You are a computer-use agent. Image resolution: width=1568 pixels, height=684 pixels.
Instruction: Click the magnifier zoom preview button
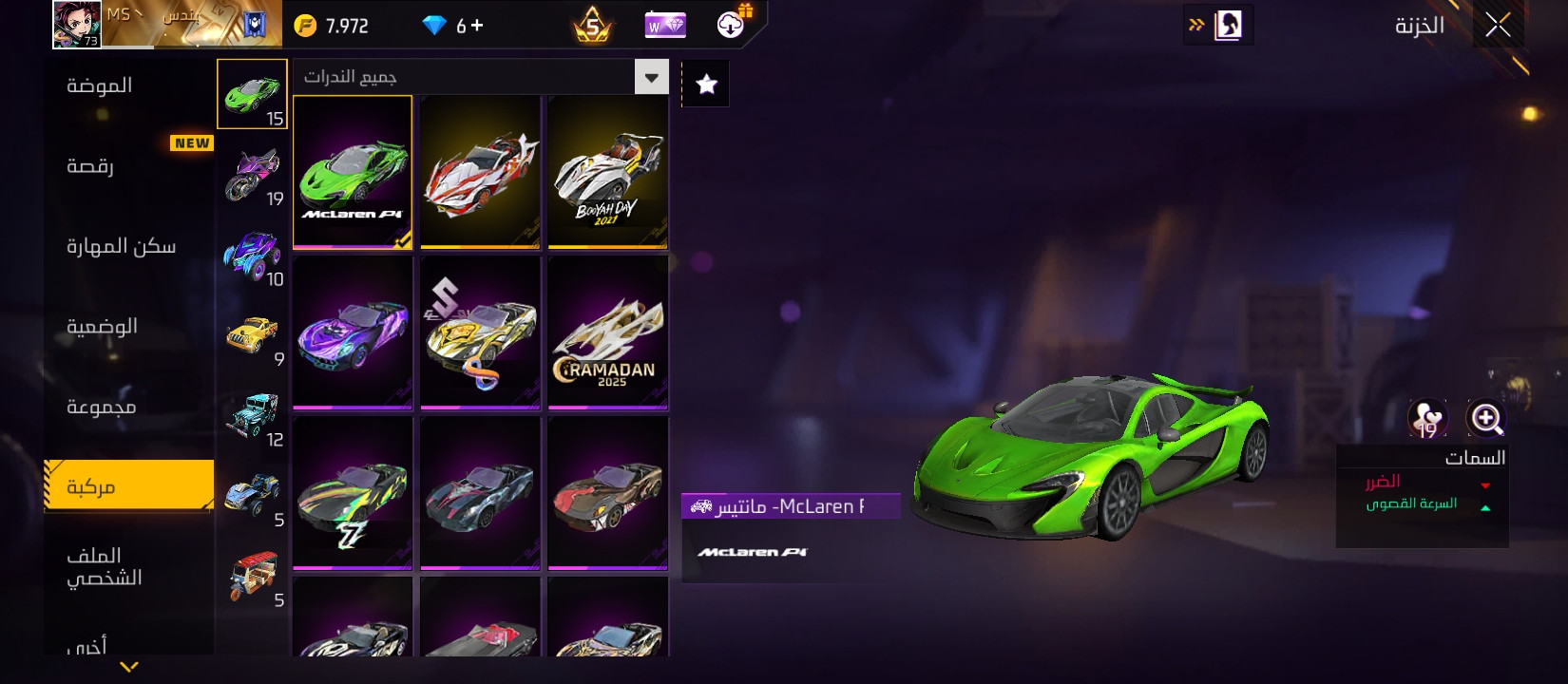tap(1486, 418)
